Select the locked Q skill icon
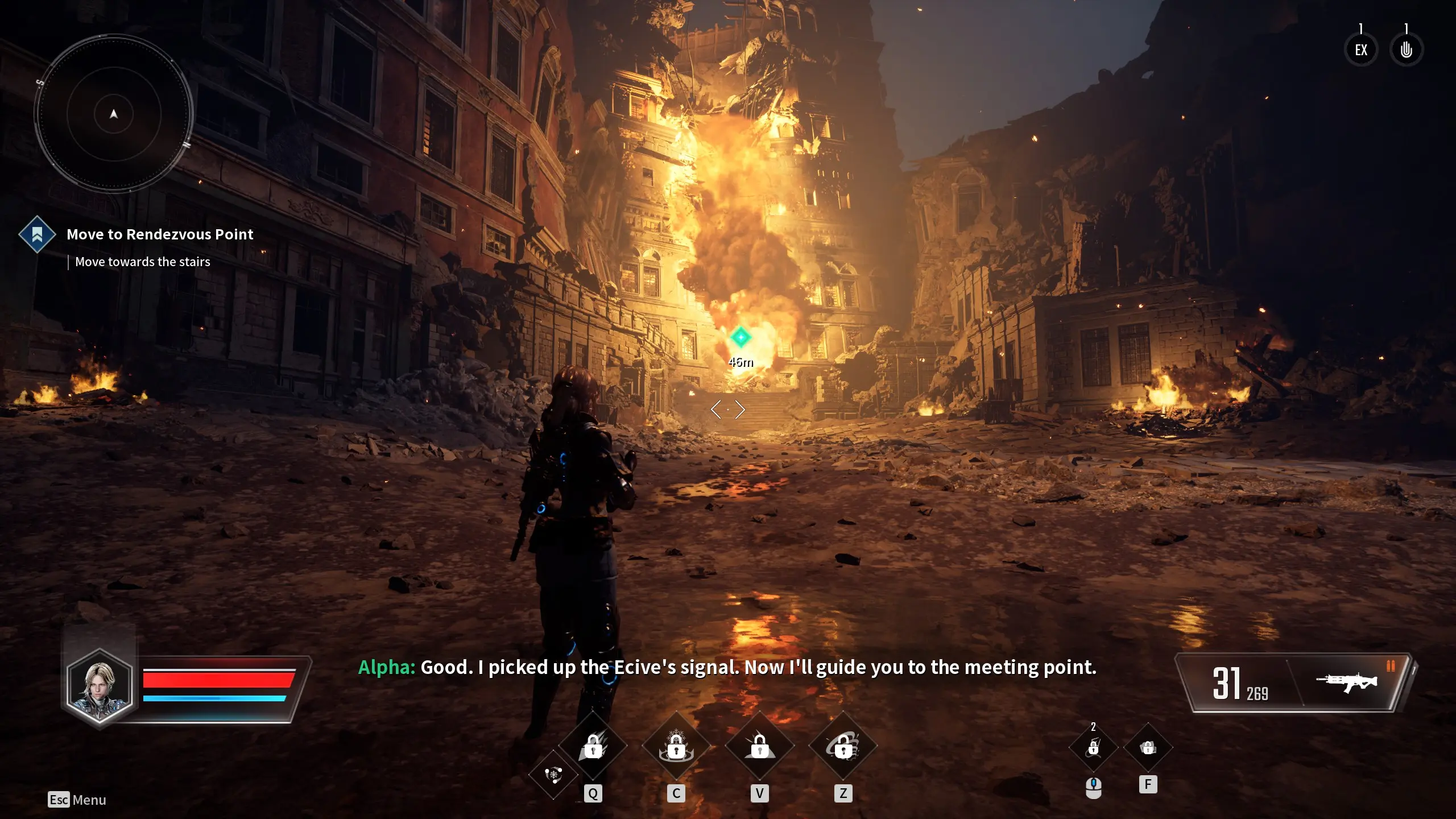 click(x=594, y=748)
